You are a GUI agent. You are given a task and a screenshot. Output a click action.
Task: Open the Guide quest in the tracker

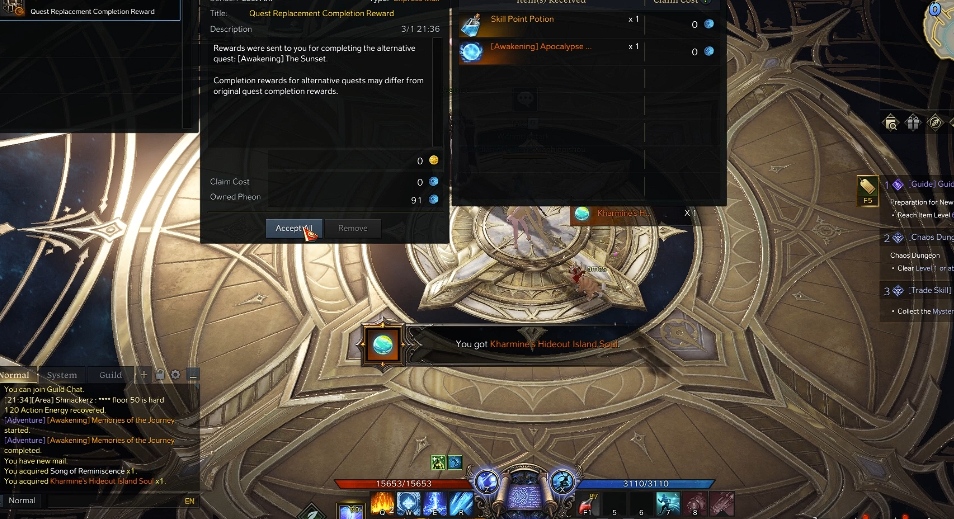click(x=930, y=185)
